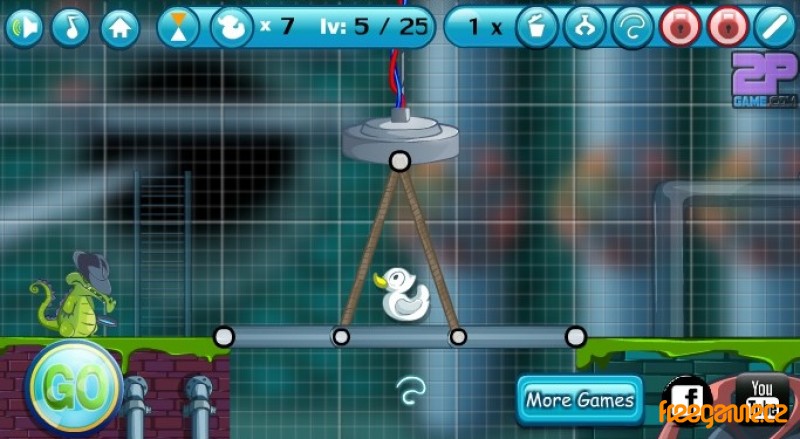Select the bucket tool
Image resolution: width=800 pixels, height=439 pixels.
[537, 27]
